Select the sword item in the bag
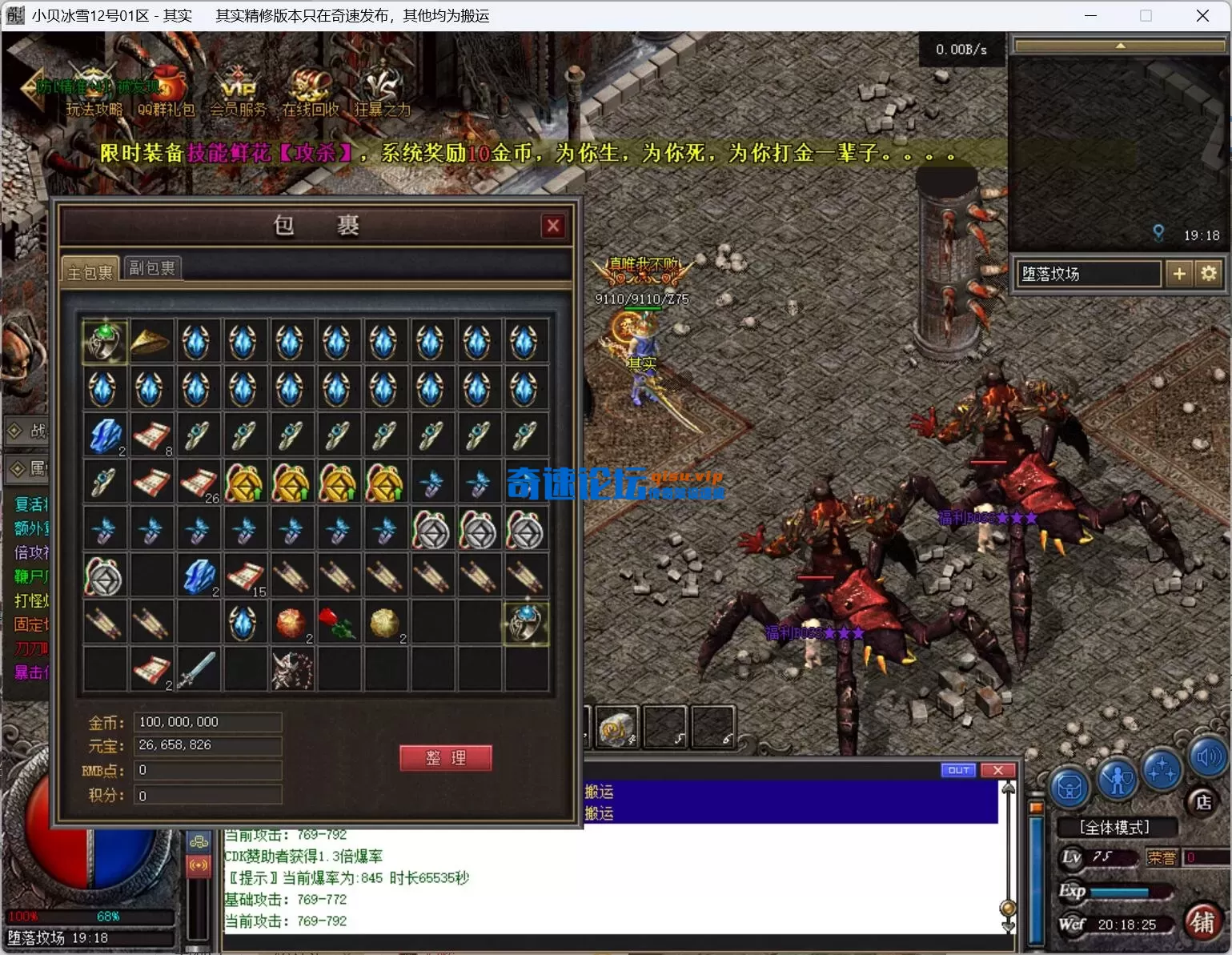 point(198,670)
